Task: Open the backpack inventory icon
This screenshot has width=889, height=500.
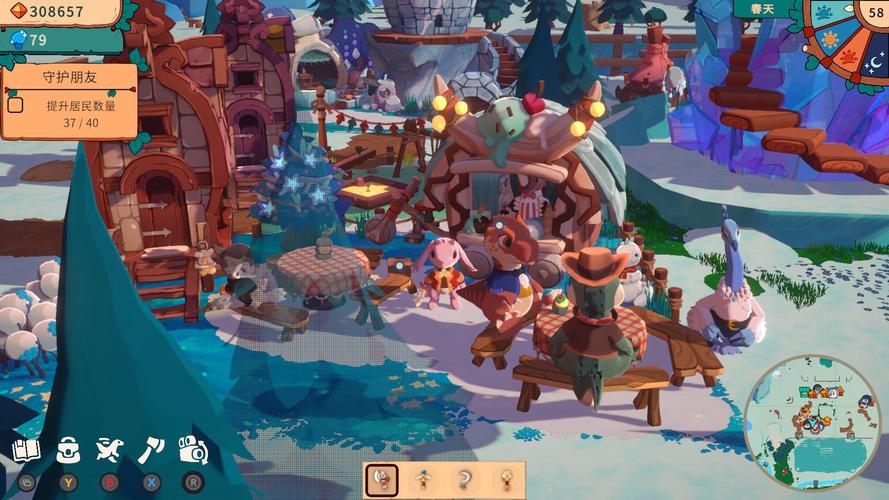Action: click(68, 449)
